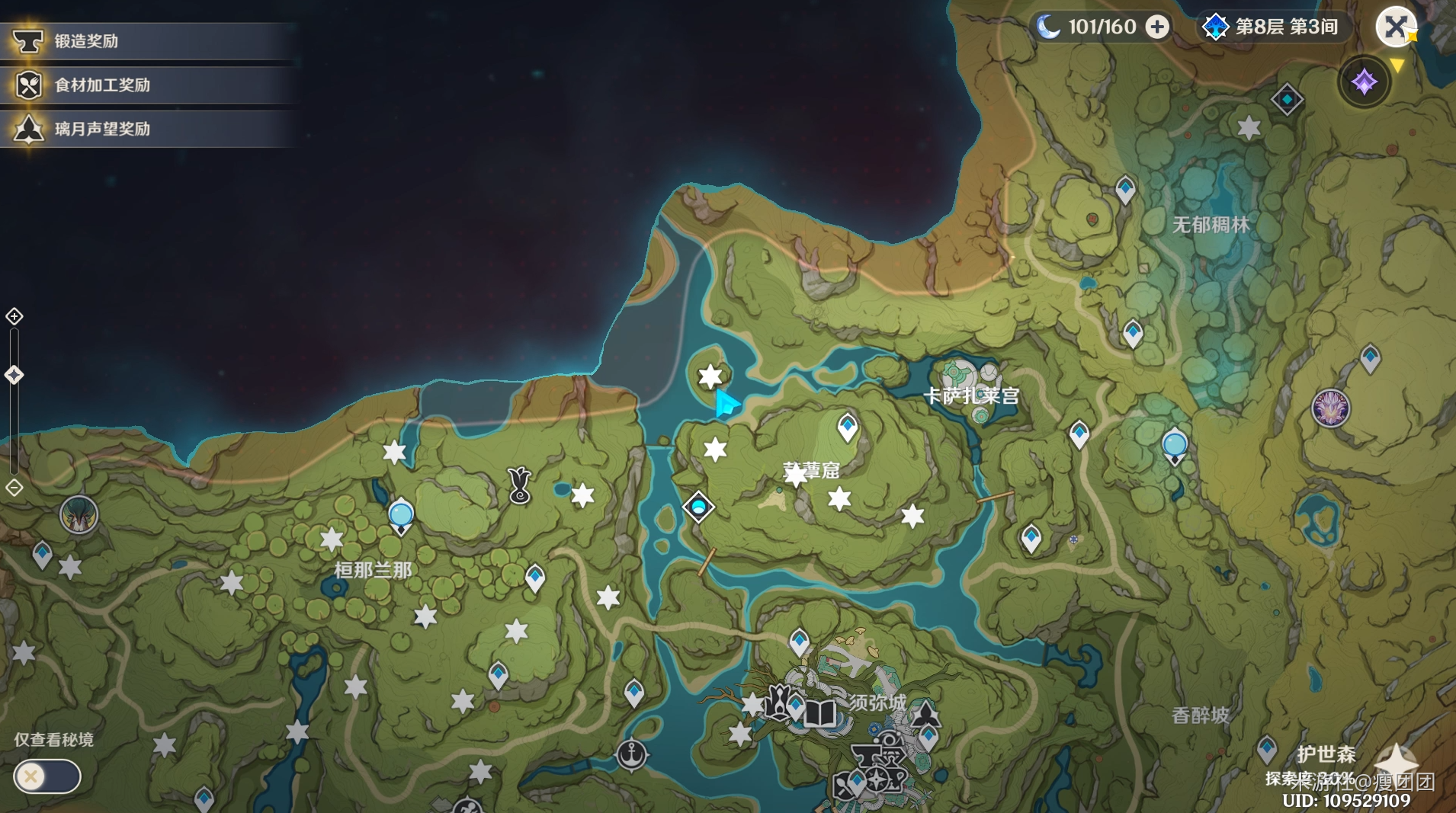The height and width of the screenshot is (813, 1456).
Task: Open the Spiral Abyss 第8层 第3间 tracker
Action: (x=1271, y=27)
